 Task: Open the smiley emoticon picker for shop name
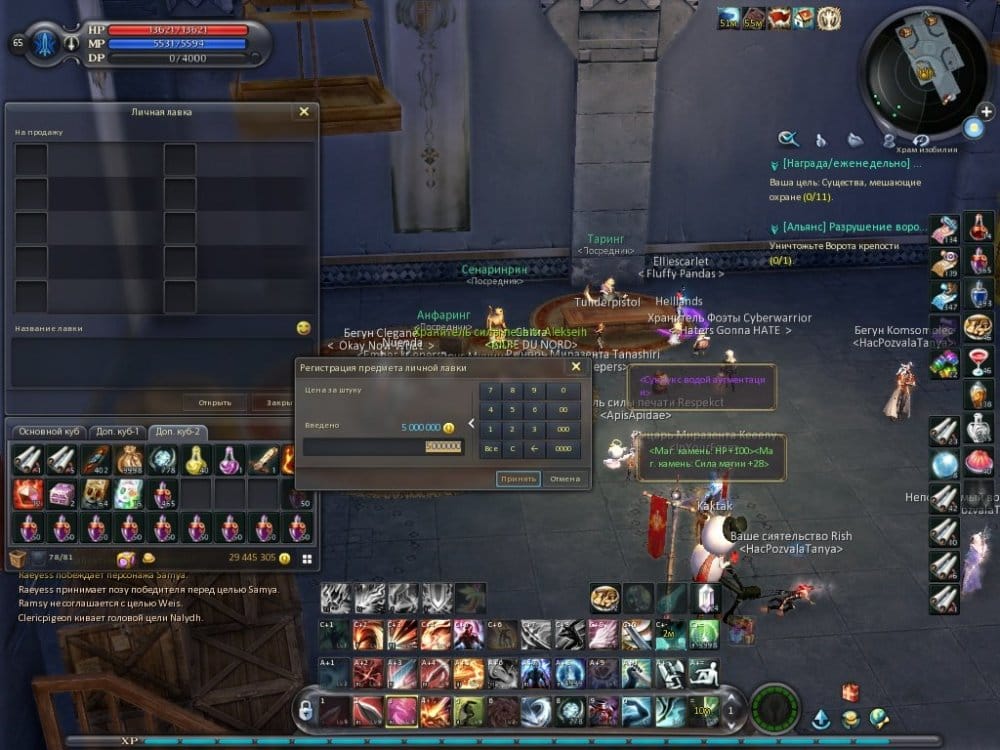[303, 328]
